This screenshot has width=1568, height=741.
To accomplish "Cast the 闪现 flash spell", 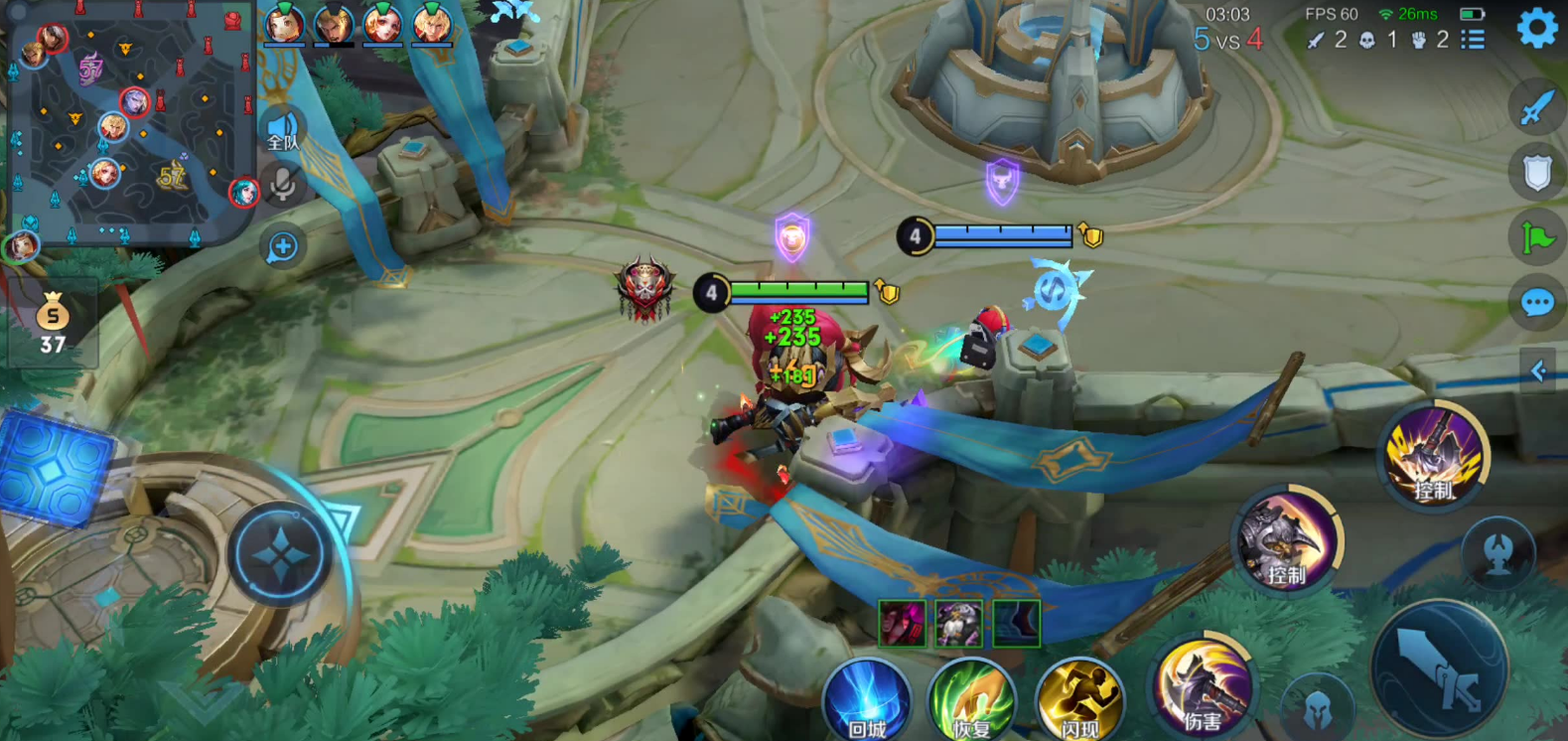I will (1079, 700).
